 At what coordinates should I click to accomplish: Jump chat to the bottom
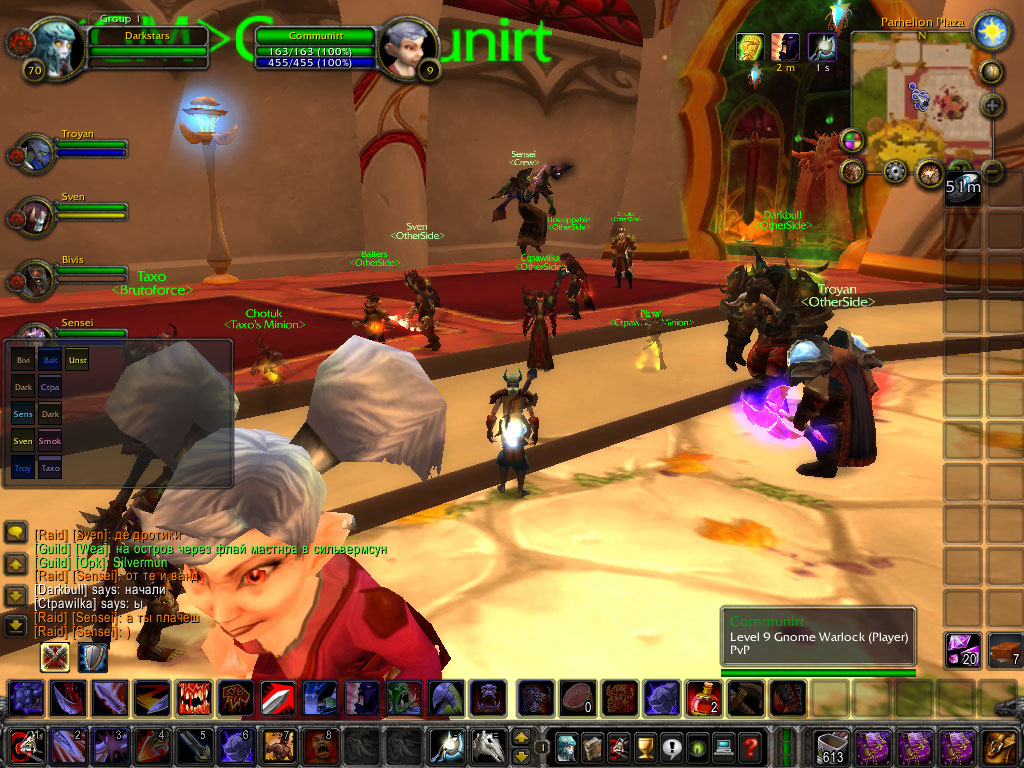point(16,626)
